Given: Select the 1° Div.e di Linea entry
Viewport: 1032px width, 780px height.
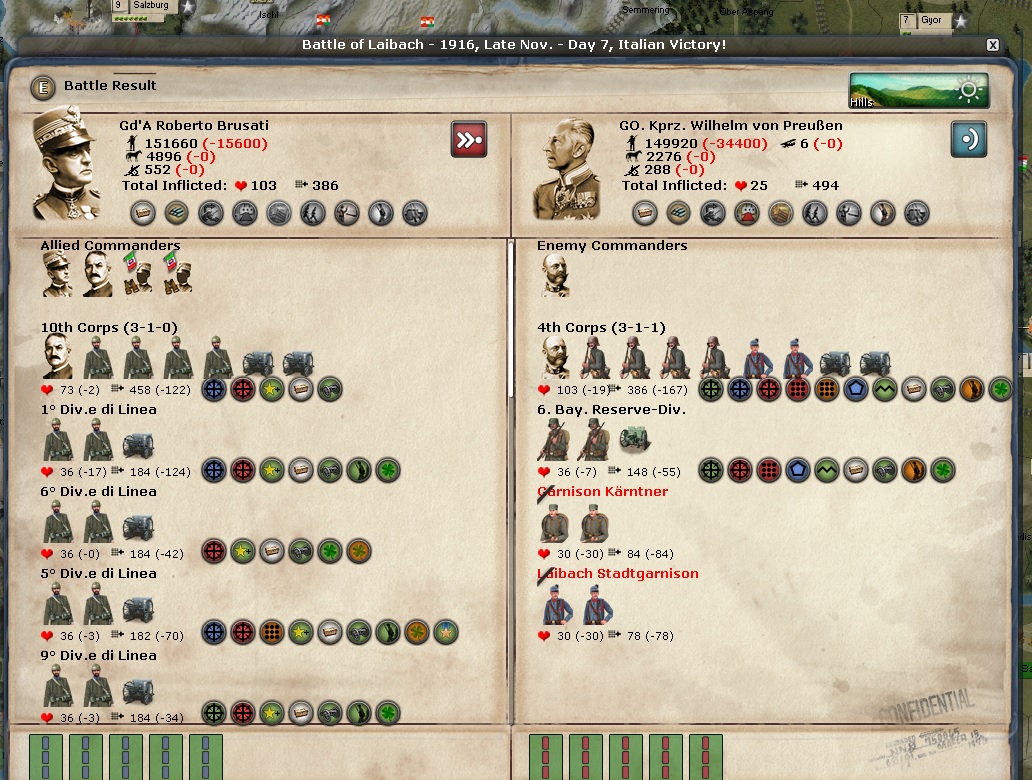Looking at the screenshot, I should (x=98, y=410).
